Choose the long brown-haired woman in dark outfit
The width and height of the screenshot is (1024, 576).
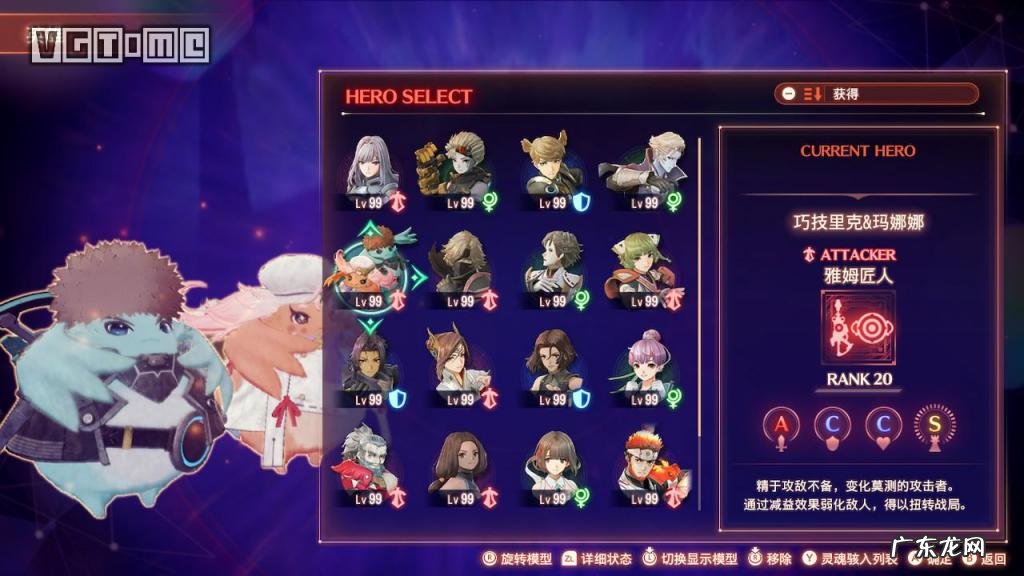(x=458, y=466)
